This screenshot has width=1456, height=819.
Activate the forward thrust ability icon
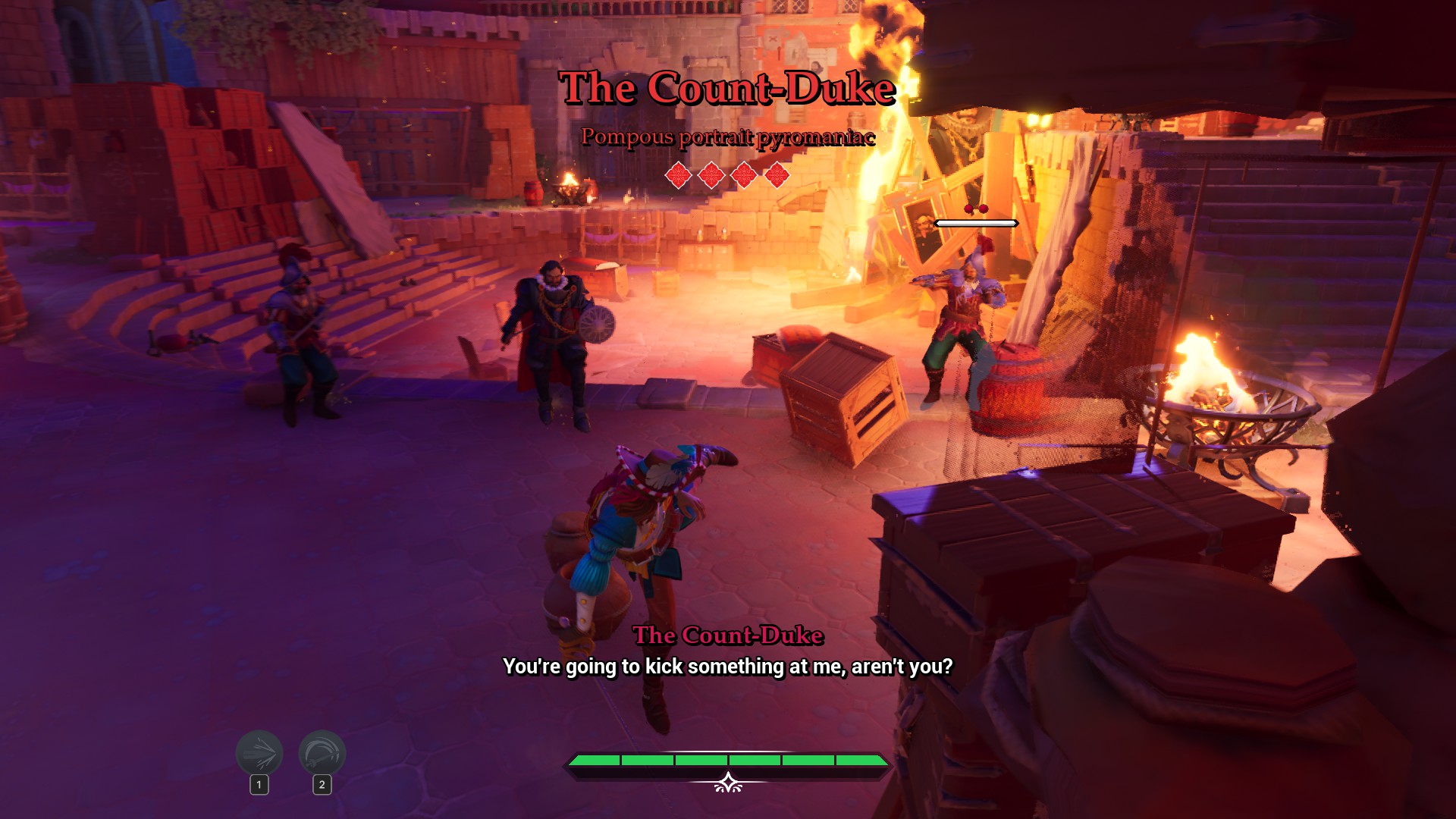point(259,753)
